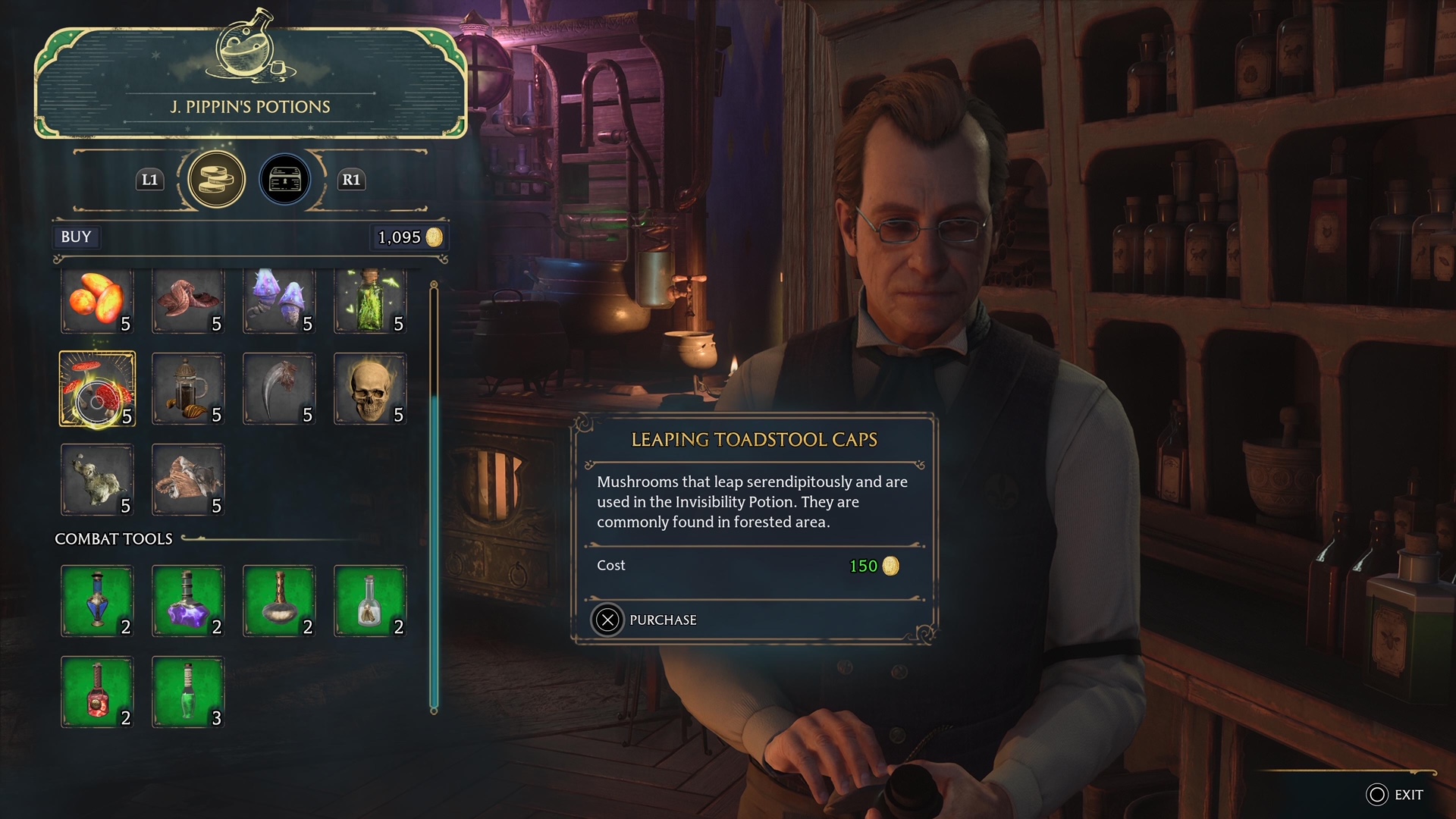Select the blue potion combat tool
The width and height of the screenshot is (1456, 819).
pos(97,601)
